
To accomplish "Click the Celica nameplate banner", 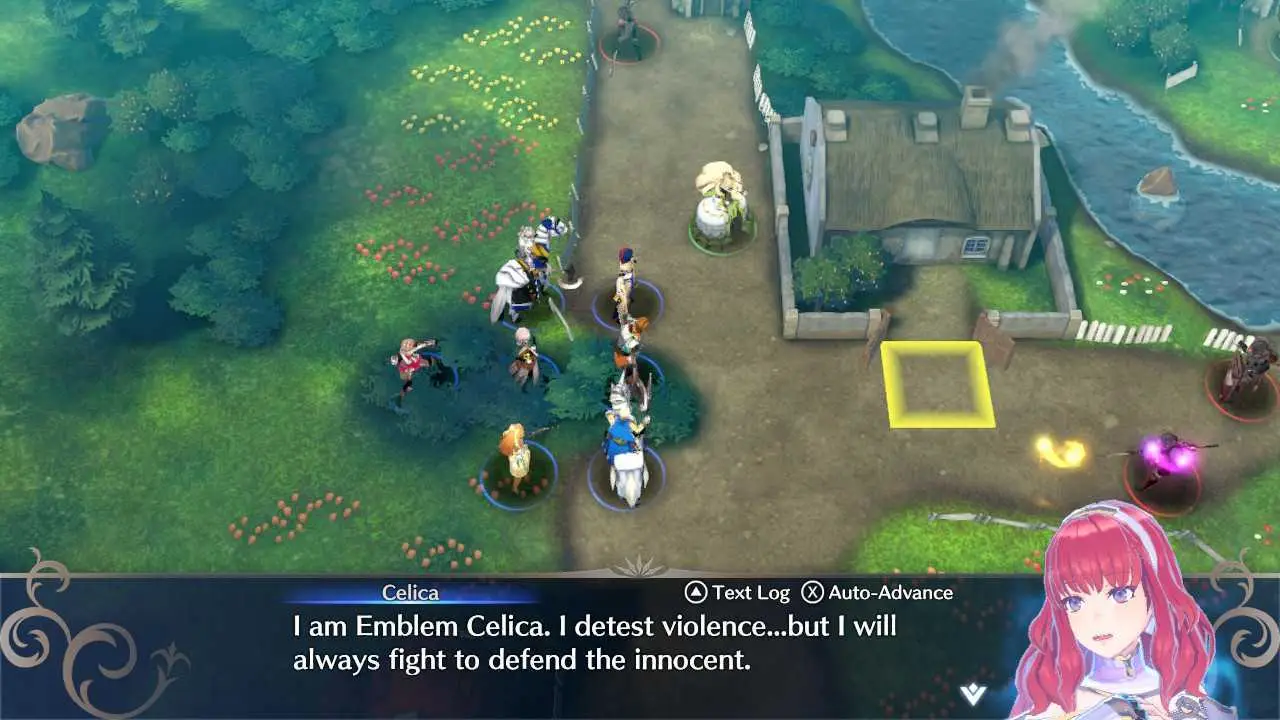I will point(411,592).
